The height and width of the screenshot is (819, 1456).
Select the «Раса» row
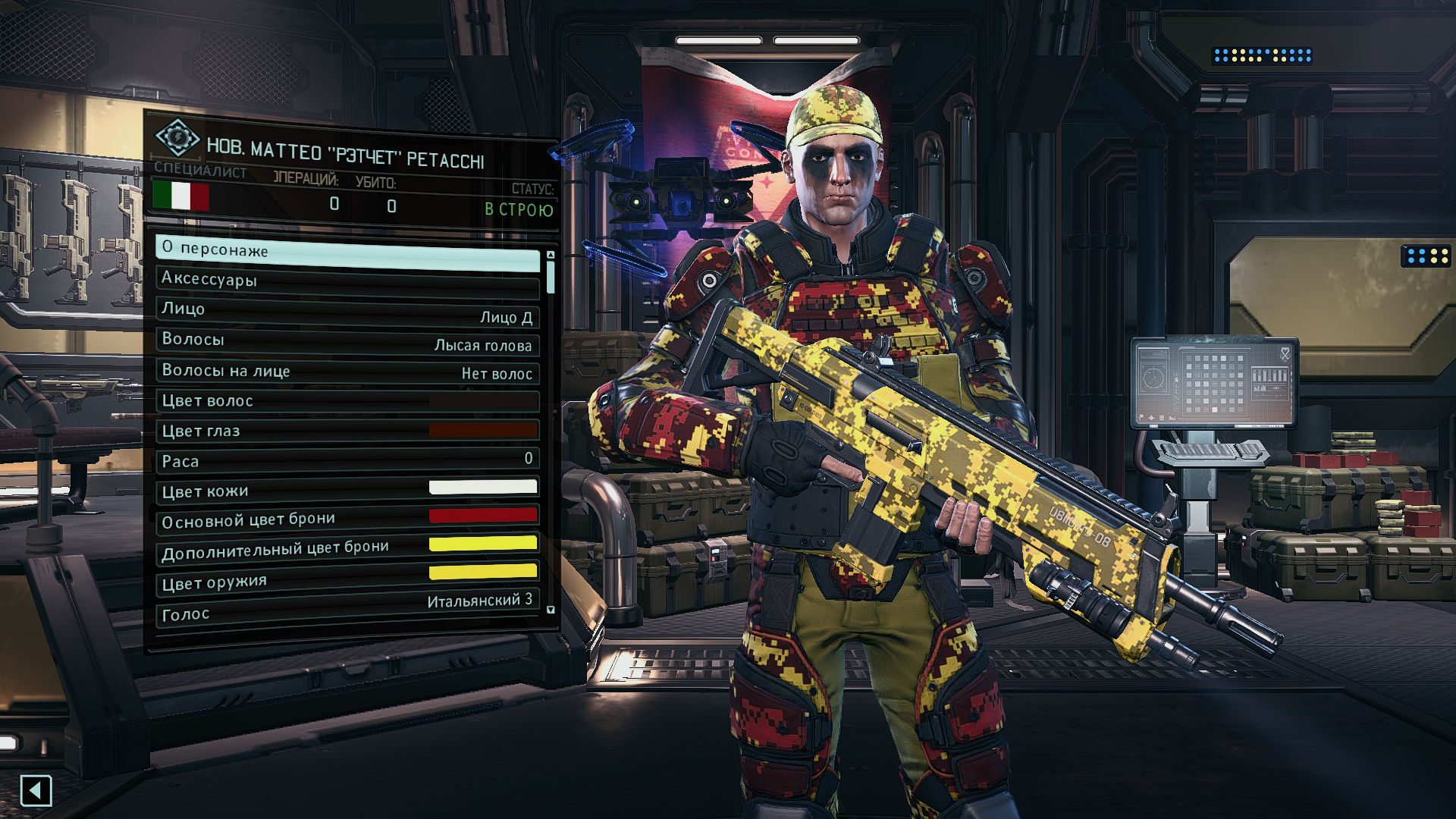347,460
